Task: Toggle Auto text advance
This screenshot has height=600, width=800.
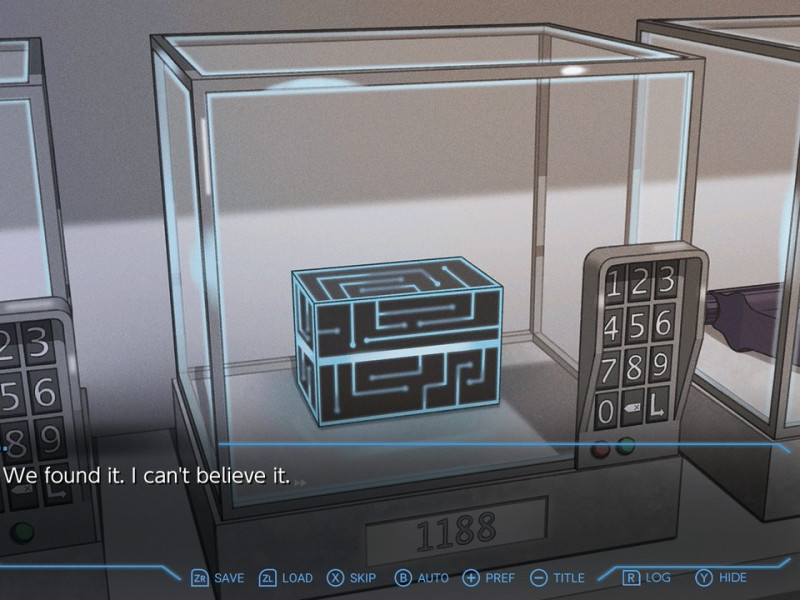Action: pos(421,578)
